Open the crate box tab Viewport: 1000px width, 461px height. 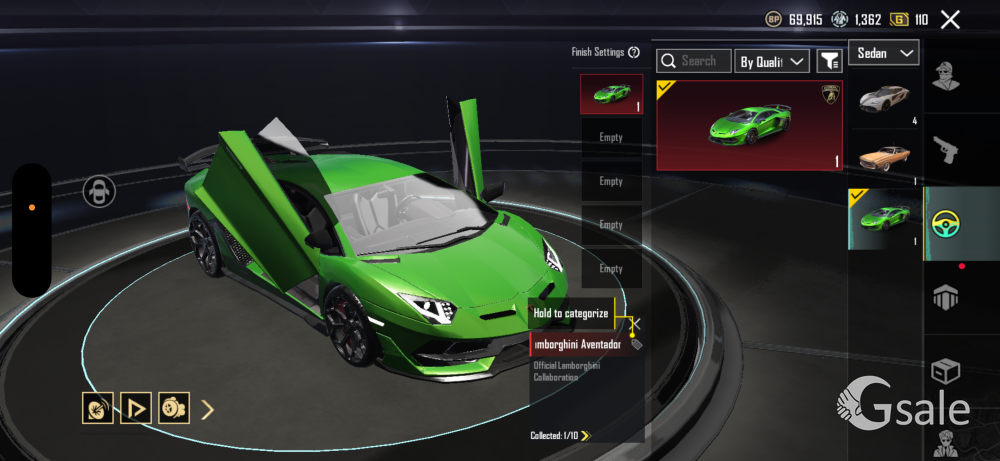click(946, 371)
